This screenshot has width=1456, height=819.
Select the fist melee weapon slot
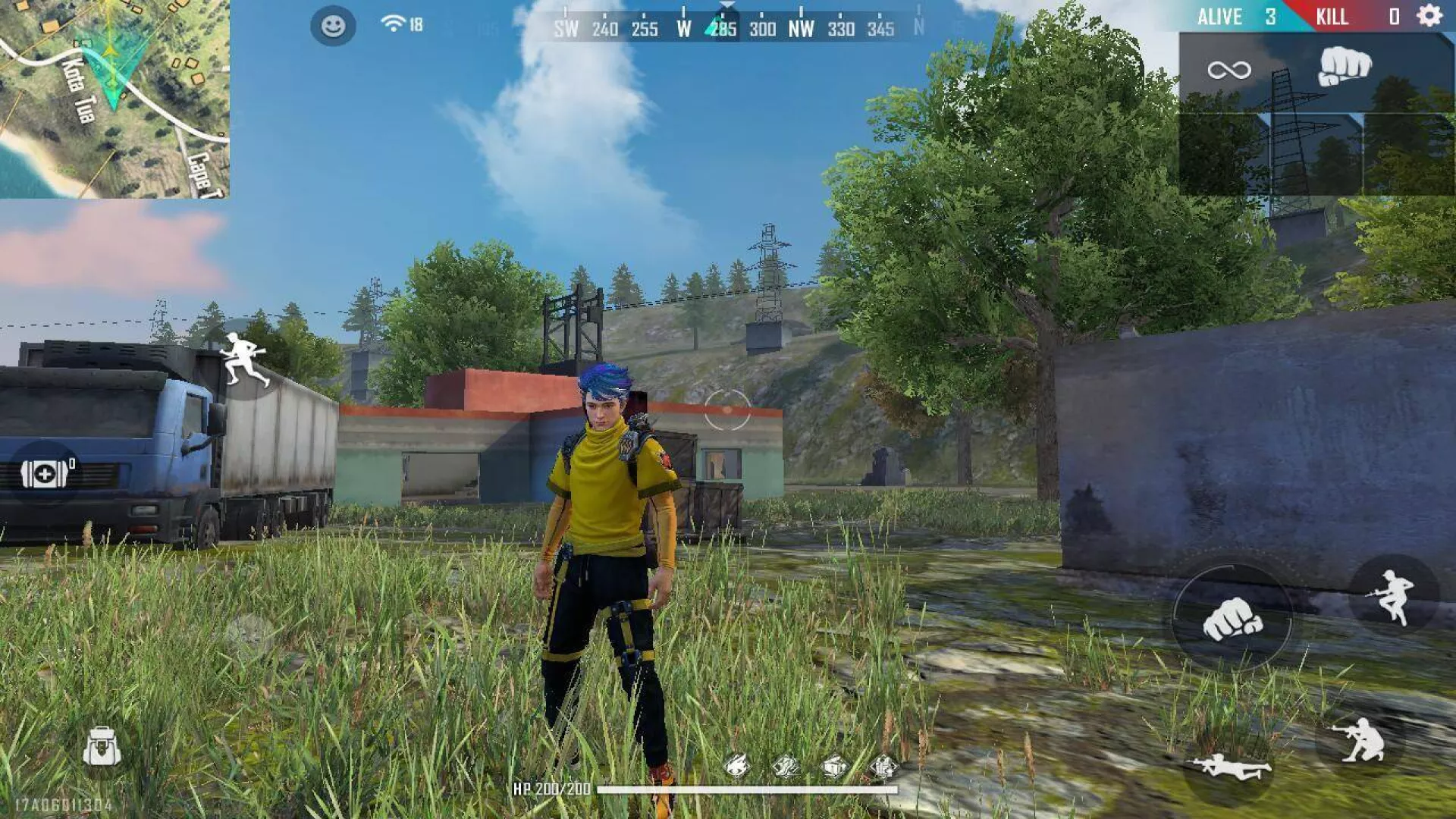tap(1345, 67)
